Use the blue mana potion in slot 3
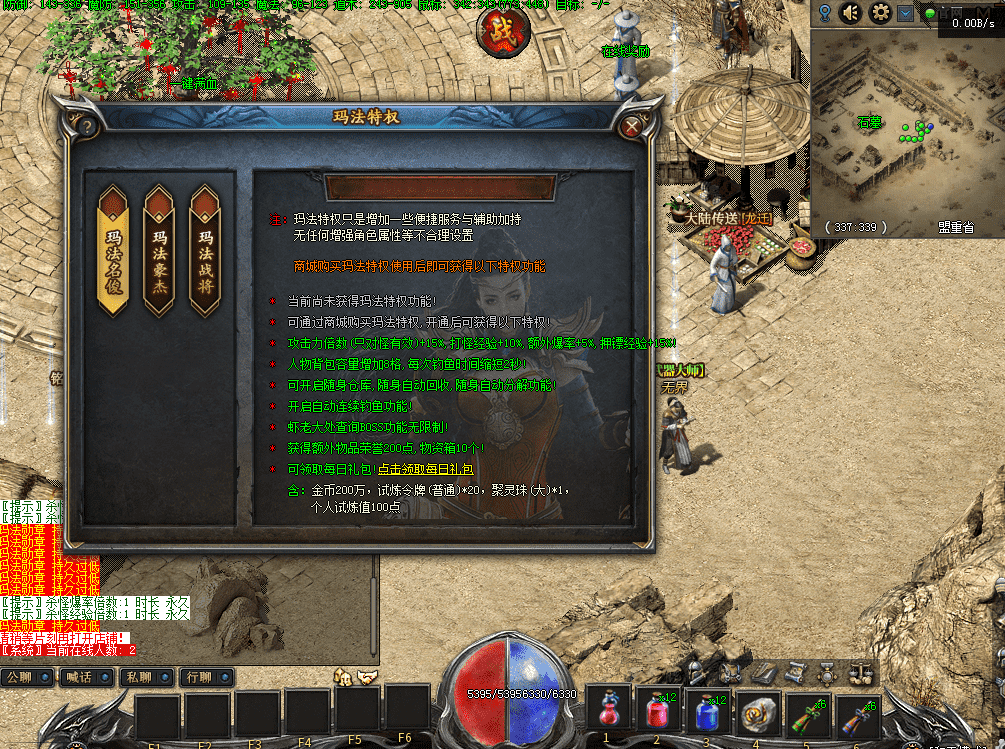 pos(708,713)
